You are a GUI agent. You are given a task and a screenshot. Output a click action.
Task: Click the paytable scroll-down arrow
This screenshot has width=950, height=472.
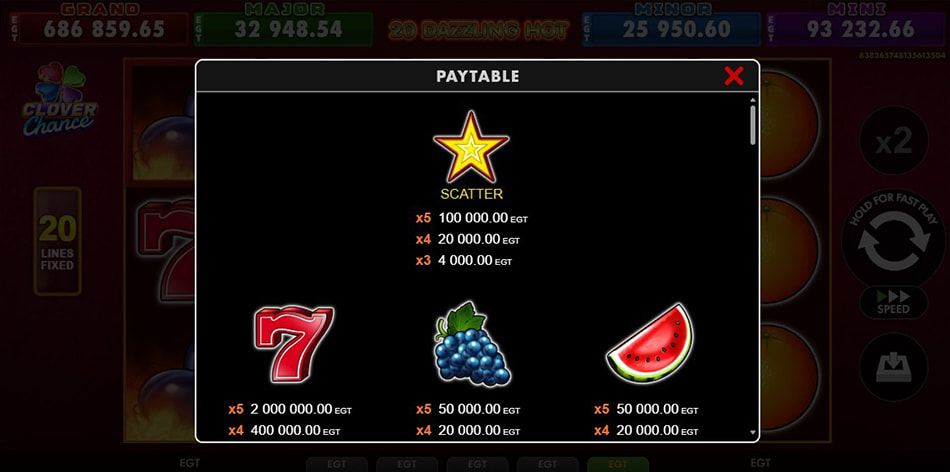(753, 433)
